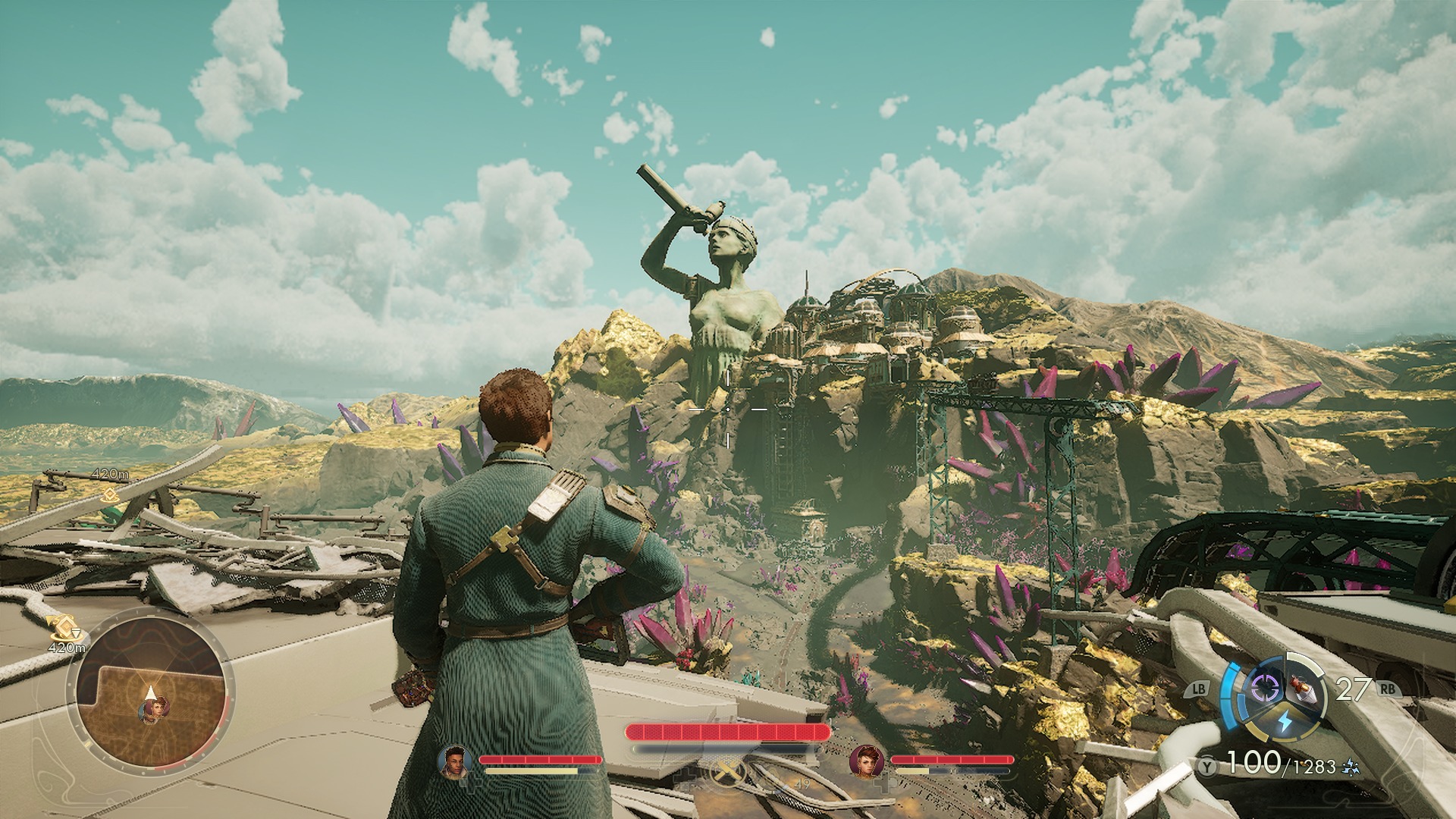Activate the lightning bolt ability in the wheel

tap(1284, 721)
